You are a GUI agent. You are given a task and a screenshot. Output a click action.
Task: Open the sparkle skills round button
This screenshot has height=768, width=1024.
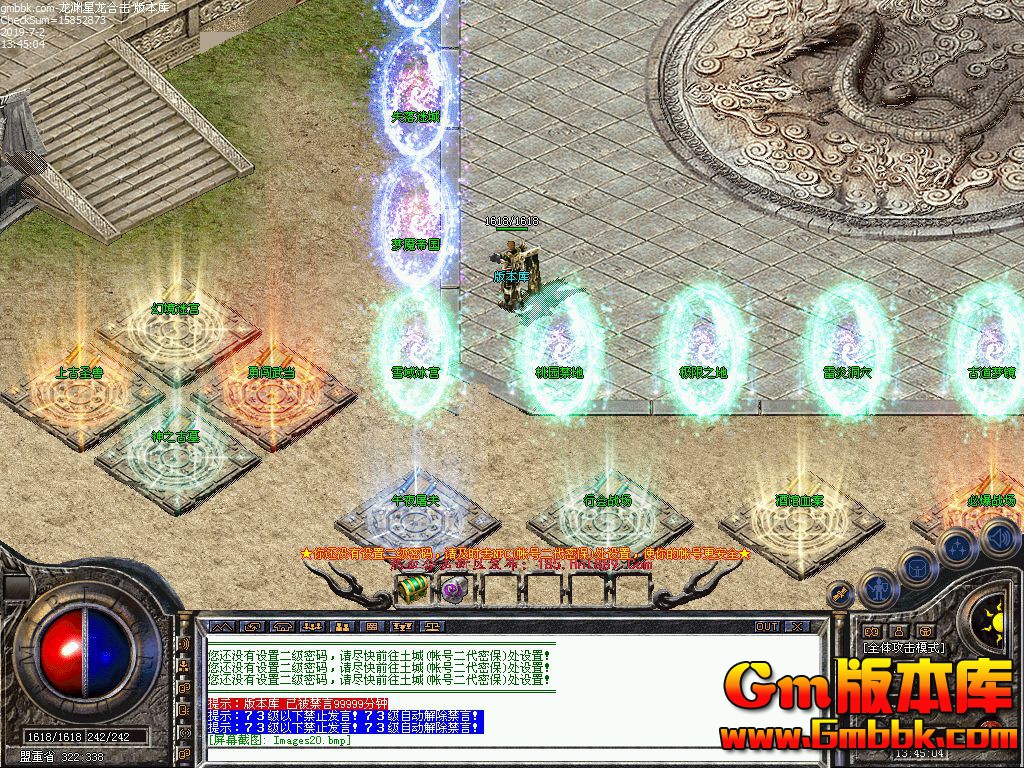click(956, 547)
